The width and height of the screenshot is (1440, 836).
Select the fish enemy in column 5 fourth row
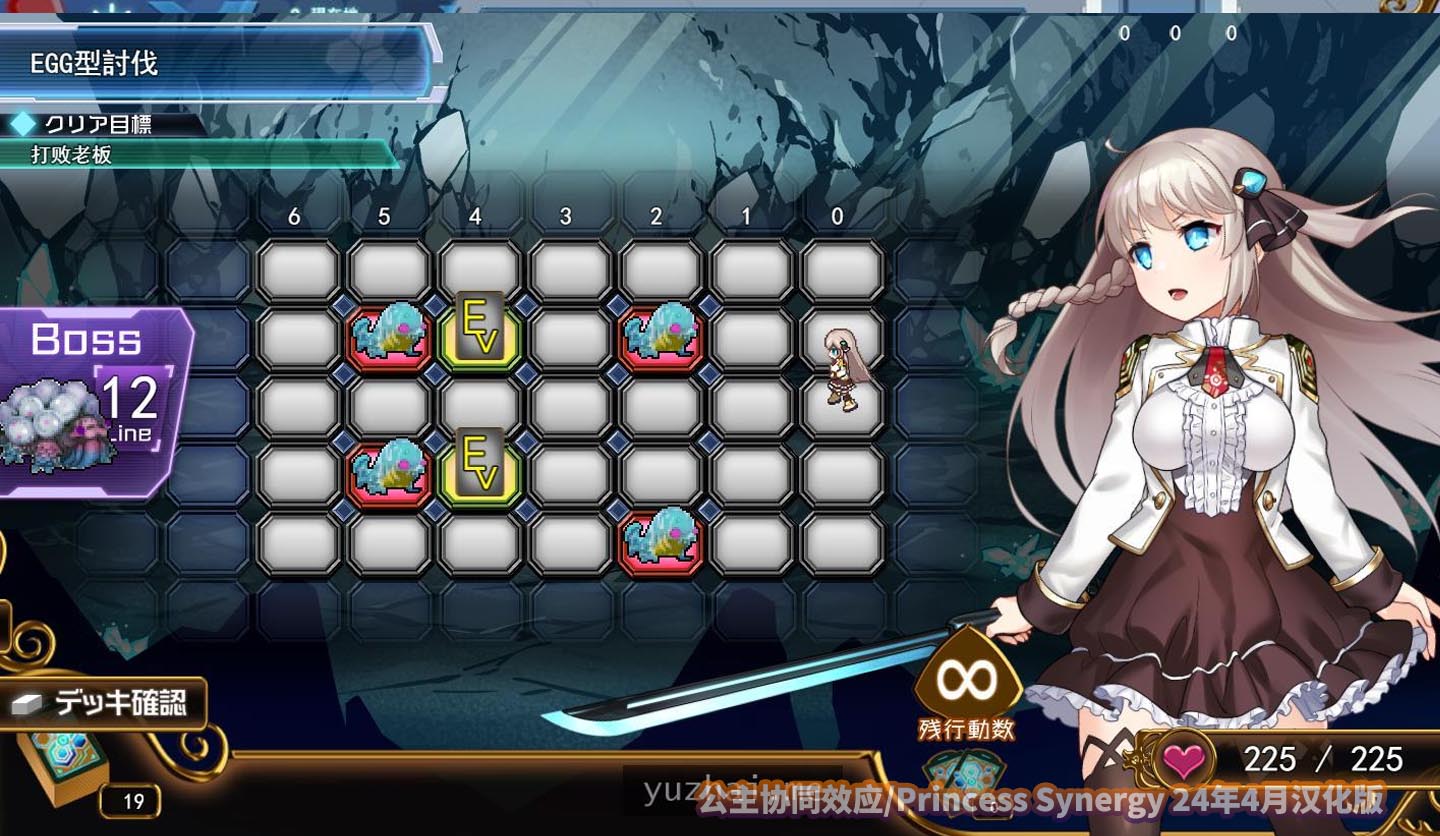[x=391, y=473]
